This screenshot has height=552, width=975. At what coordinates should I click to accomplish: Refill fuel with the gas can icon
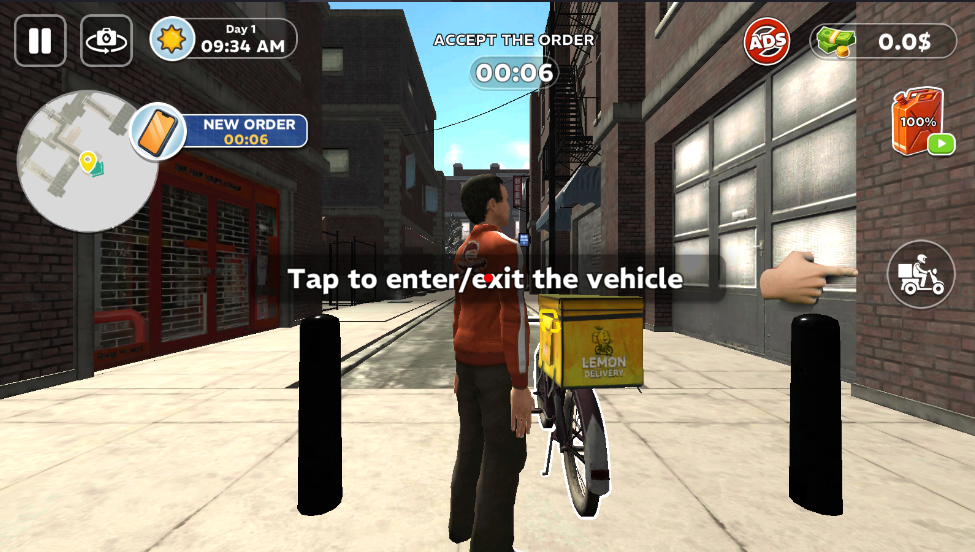(918, 122)
